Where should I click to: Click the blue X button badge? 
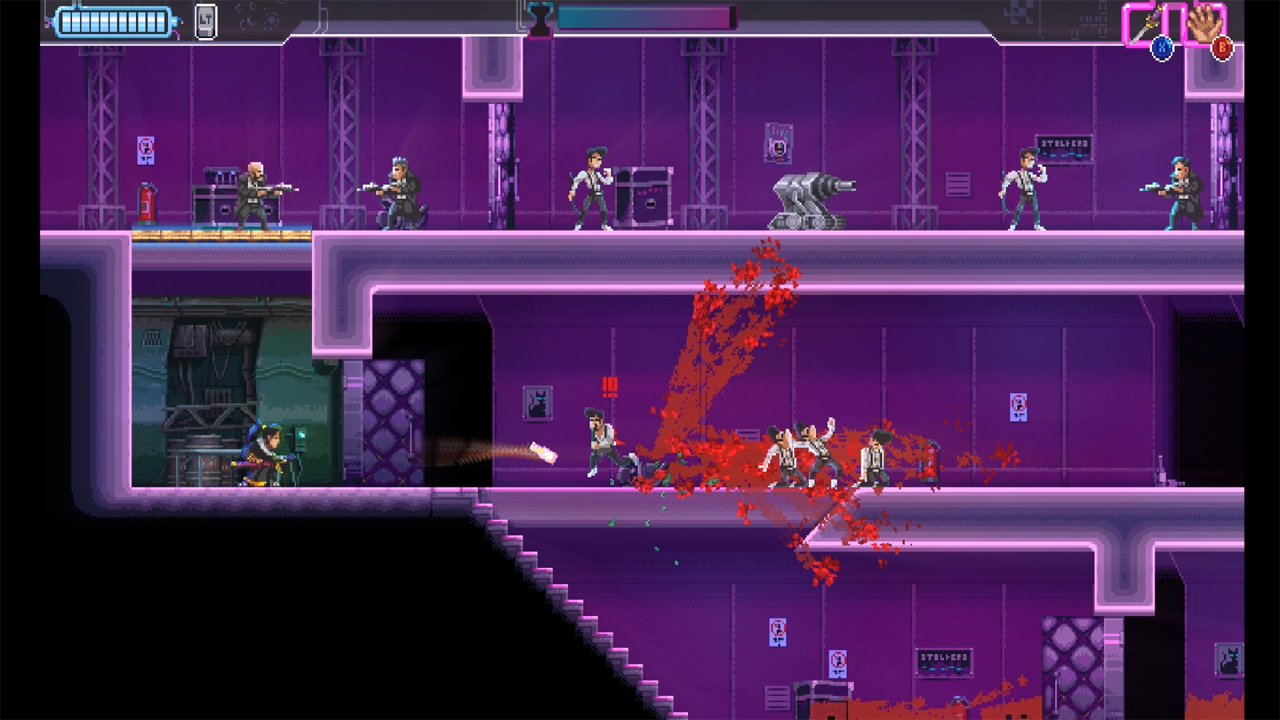(1161, 46)
